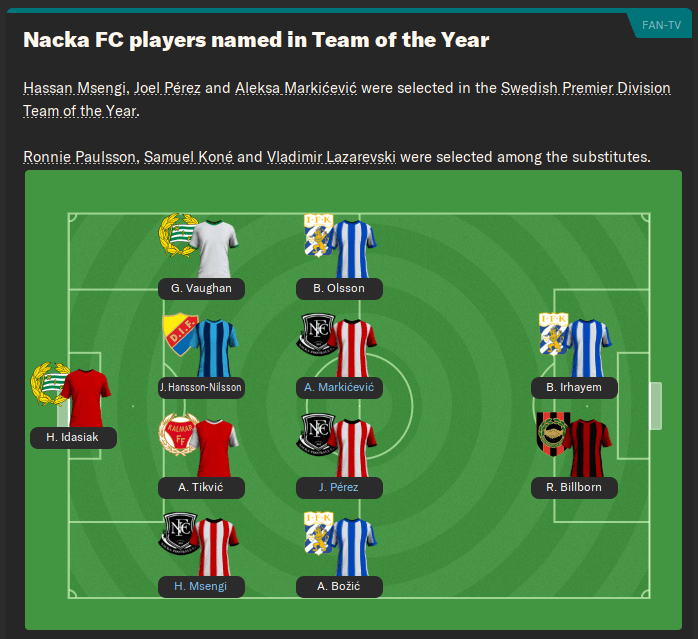The width and height of the screenshot is (698, 639).
Task: Choose A. Tikvić's name label
Action: tap(201, 487)
